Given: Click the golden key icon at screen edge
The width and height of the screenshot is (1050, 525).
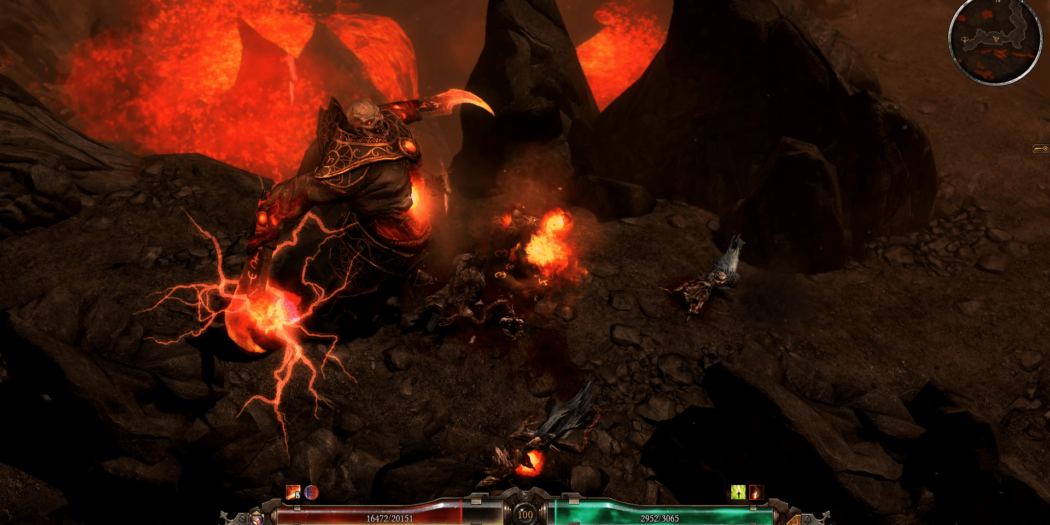Looking at the screenshot, I should (1040, 149).
